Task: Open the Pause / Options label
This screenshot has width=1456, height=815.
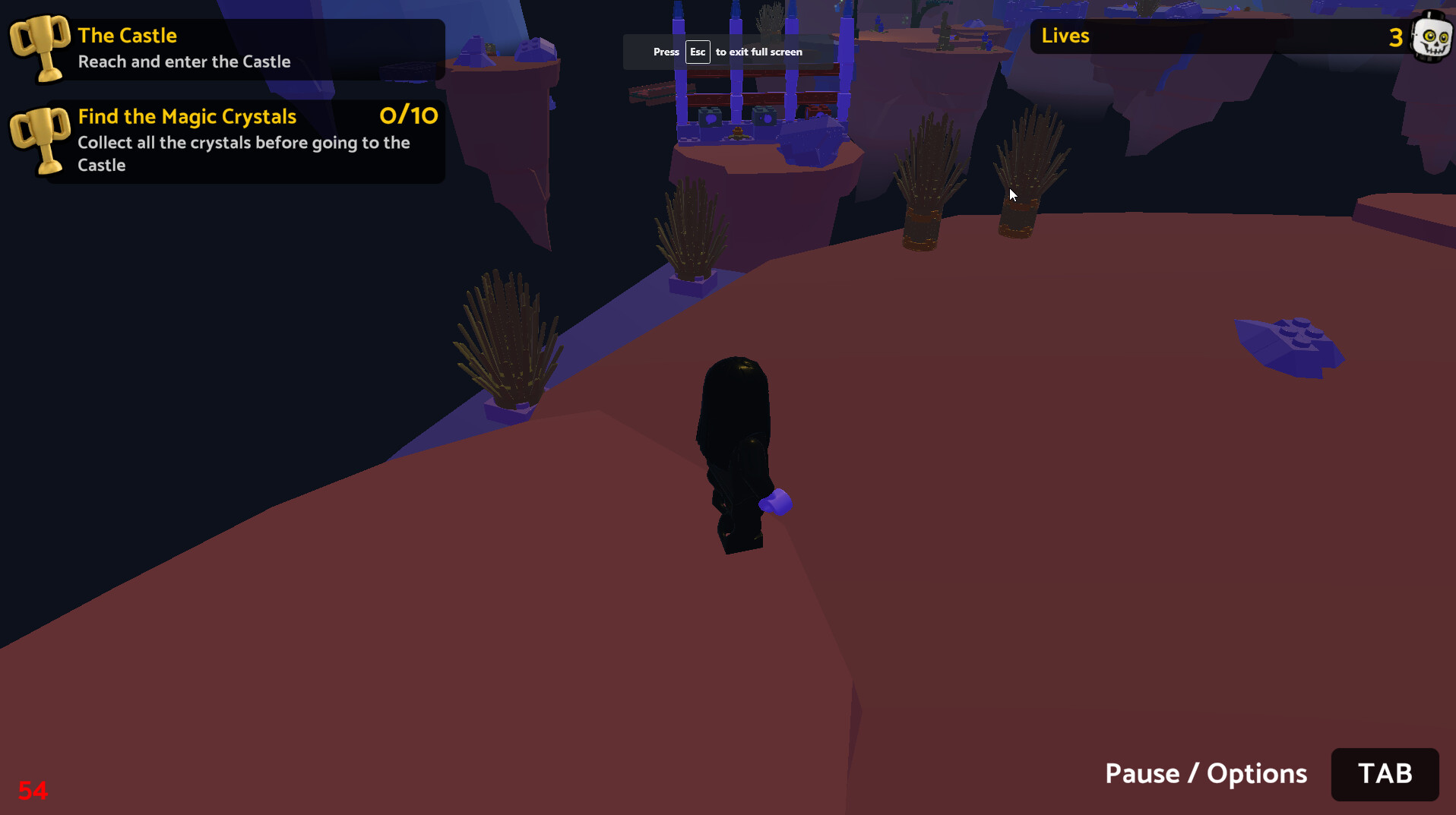Action: [1204, 773]
